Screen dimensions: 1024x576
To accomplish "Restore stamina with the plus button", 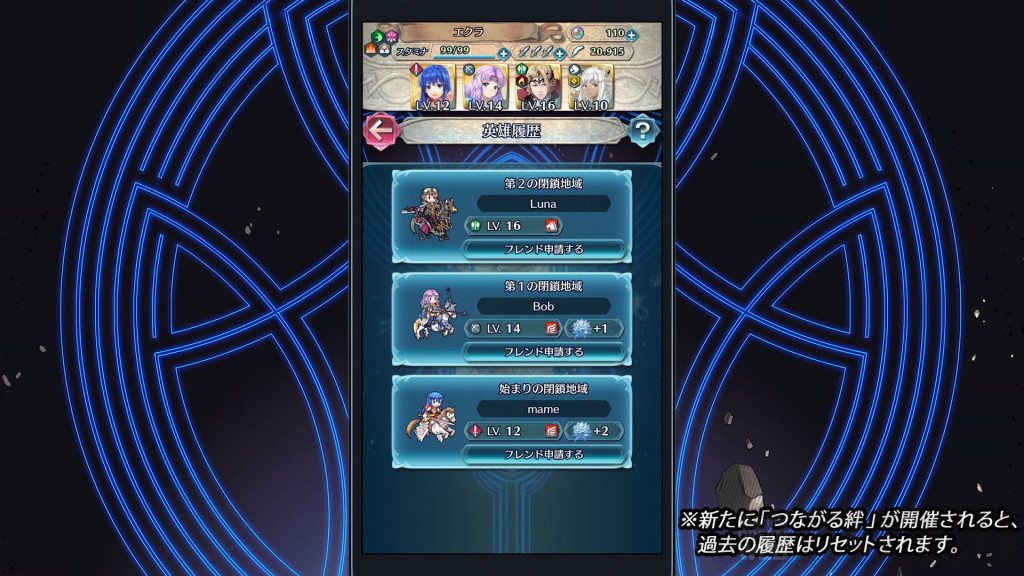I will point(503,53).
